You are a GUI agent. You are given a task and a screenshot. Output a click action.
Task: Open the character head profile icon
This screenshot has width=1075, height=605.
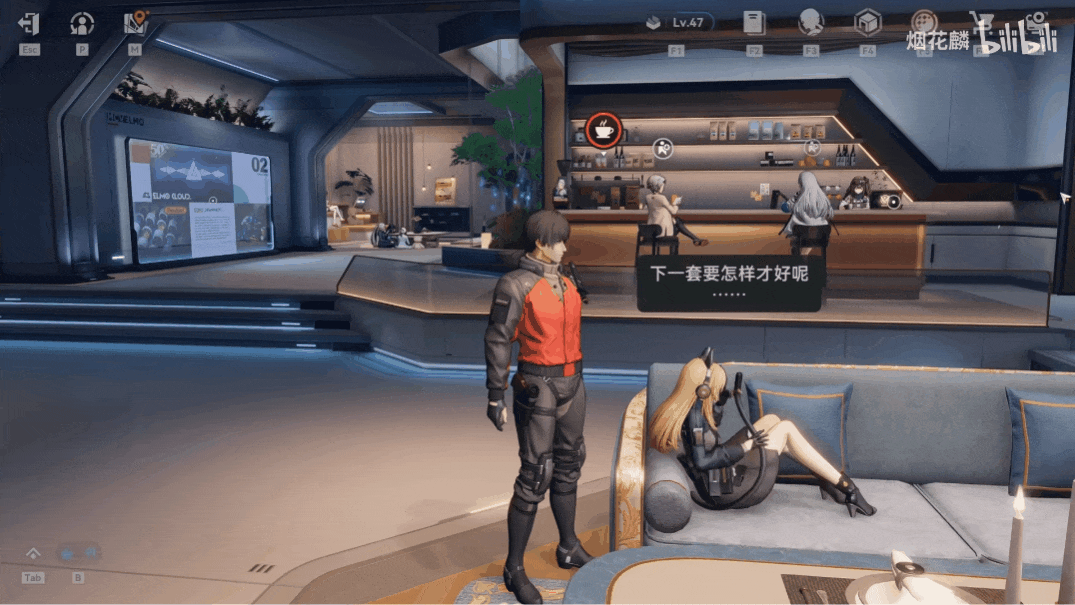810,22
